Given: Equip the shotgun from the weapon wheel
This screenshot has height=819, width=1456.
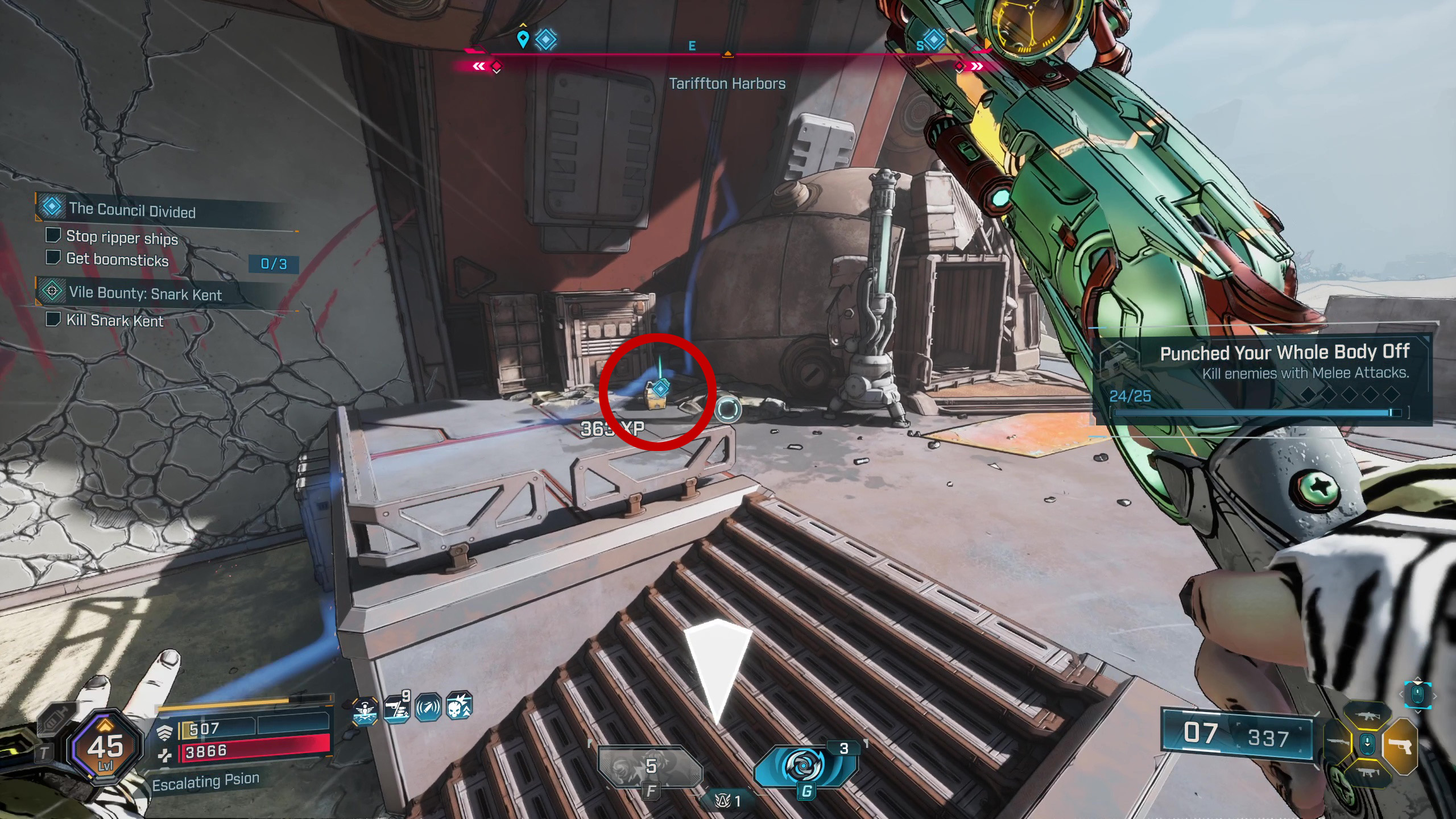Looking at the screenshot, I should (1338, 743).
